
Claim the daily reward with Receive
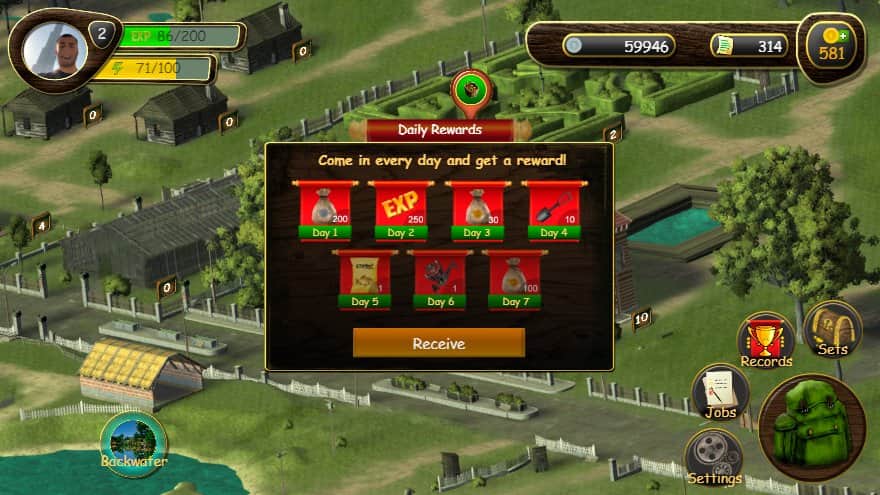[x=438, y=343]
